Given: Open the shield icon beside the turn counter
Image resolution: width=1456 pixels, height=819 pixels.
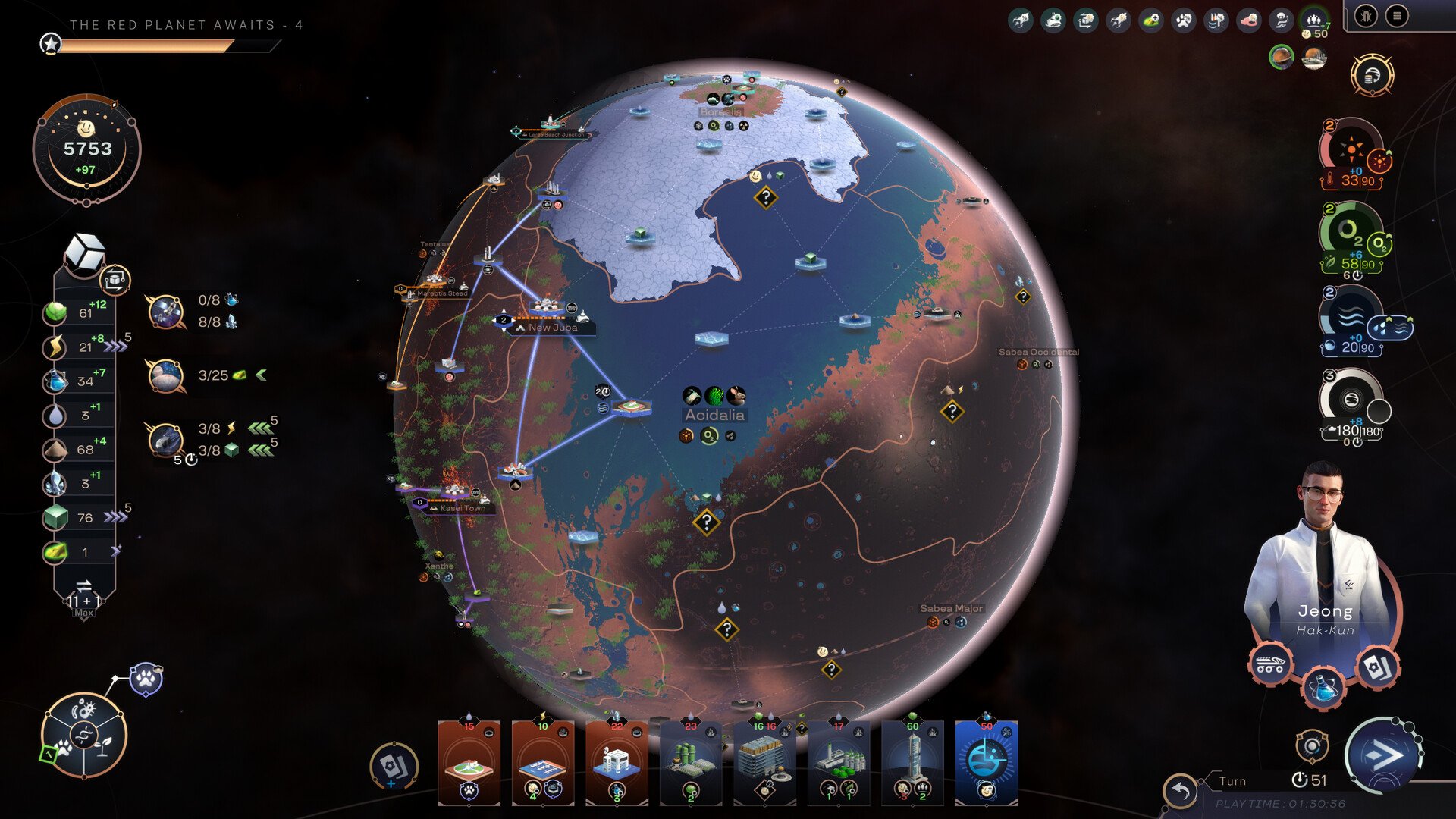Looking at the screenshot, I should point(1312,746).
